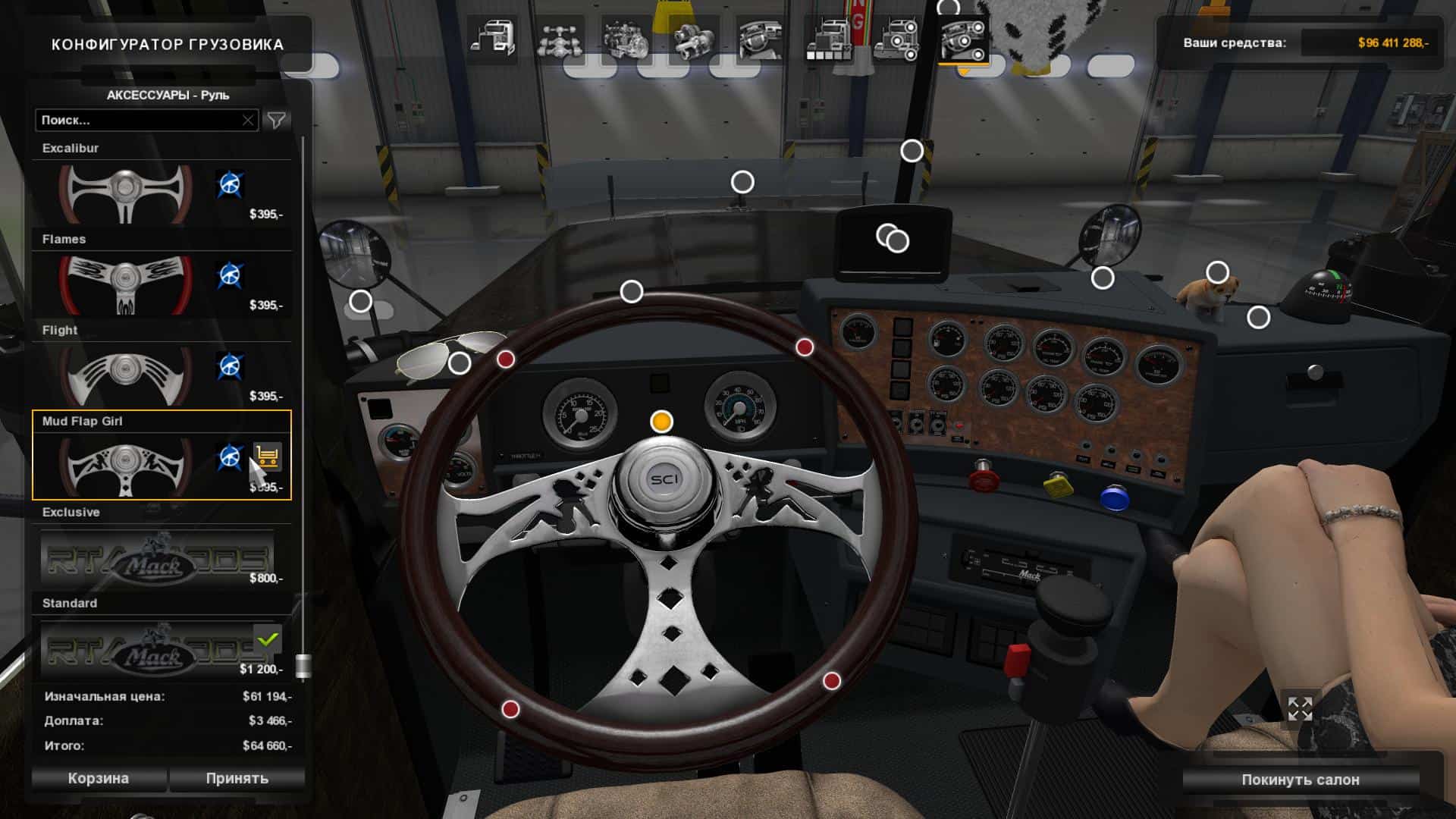Open the exterior accessories tab
1456x819 pixels.
pos(896,38)
